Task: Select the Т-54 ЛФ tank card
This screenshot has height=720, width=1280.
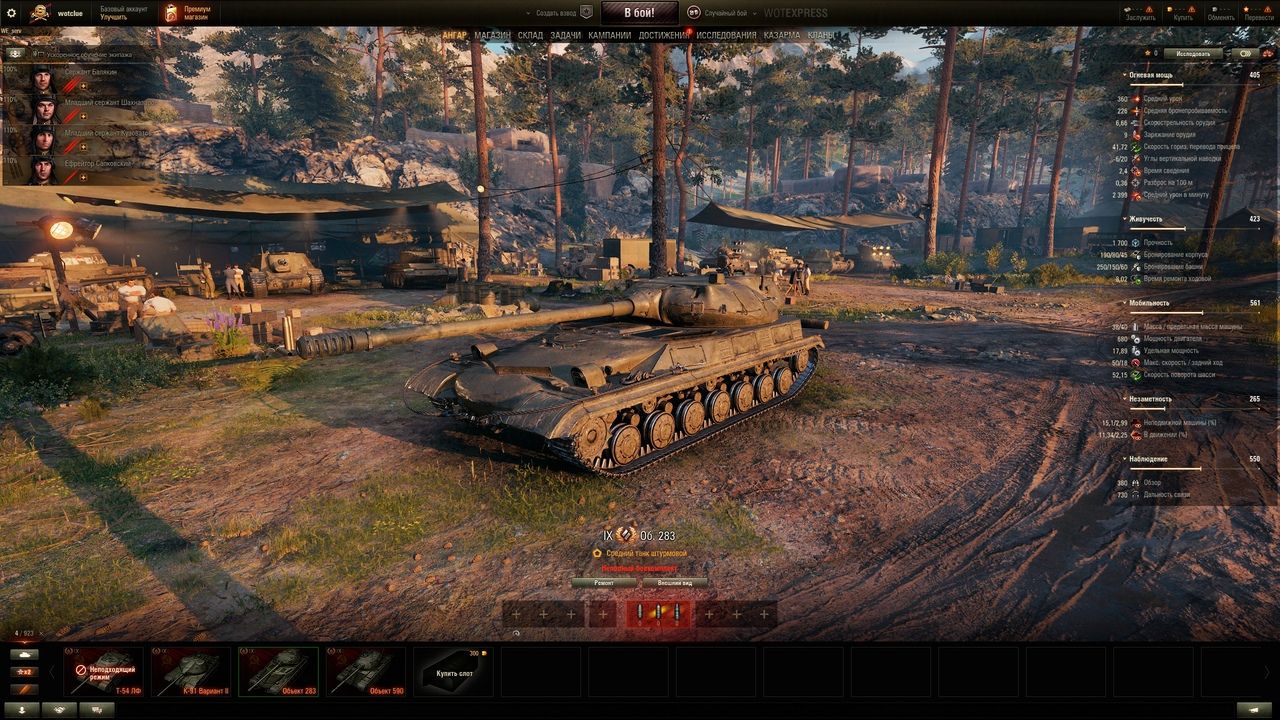Action: coord(103,672)
